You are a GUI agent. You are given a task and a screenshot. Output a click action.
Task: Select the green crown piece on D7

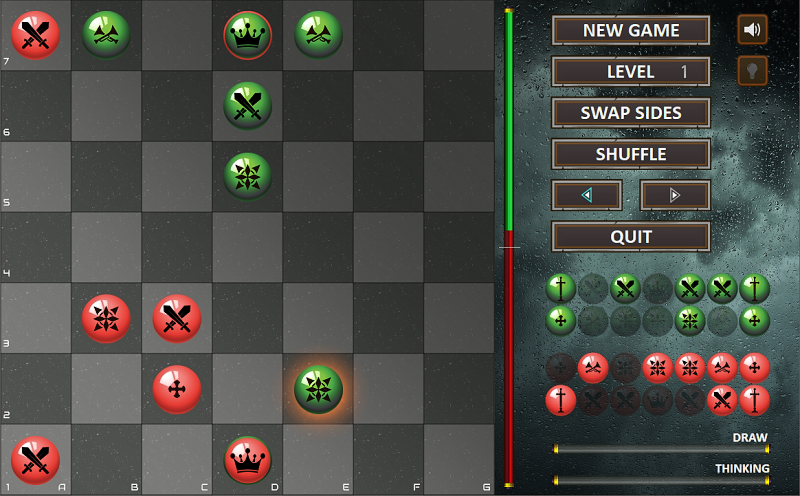point(247,35)
